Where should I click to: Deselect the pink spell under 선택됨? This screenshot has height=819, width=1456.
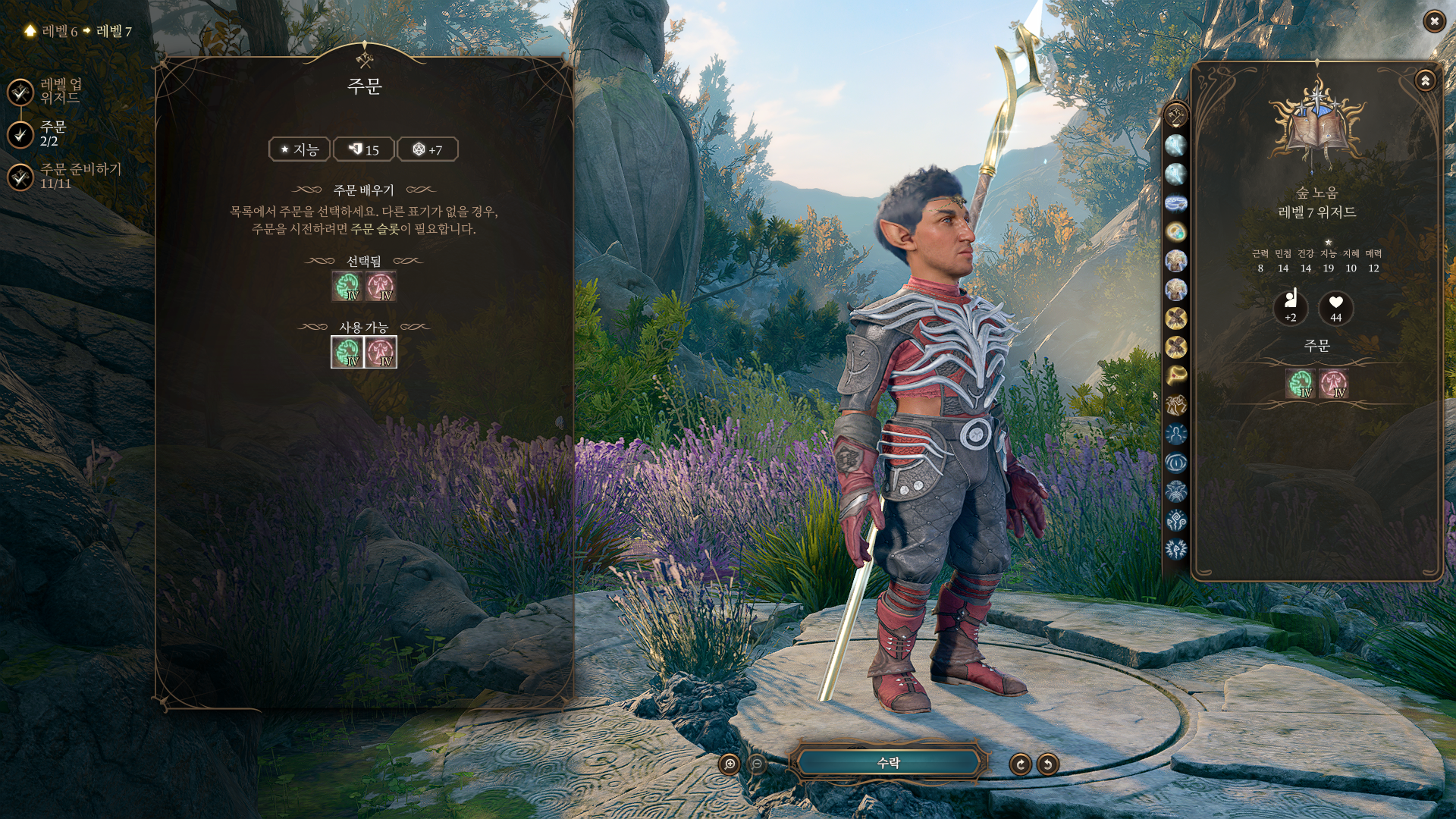381,287
